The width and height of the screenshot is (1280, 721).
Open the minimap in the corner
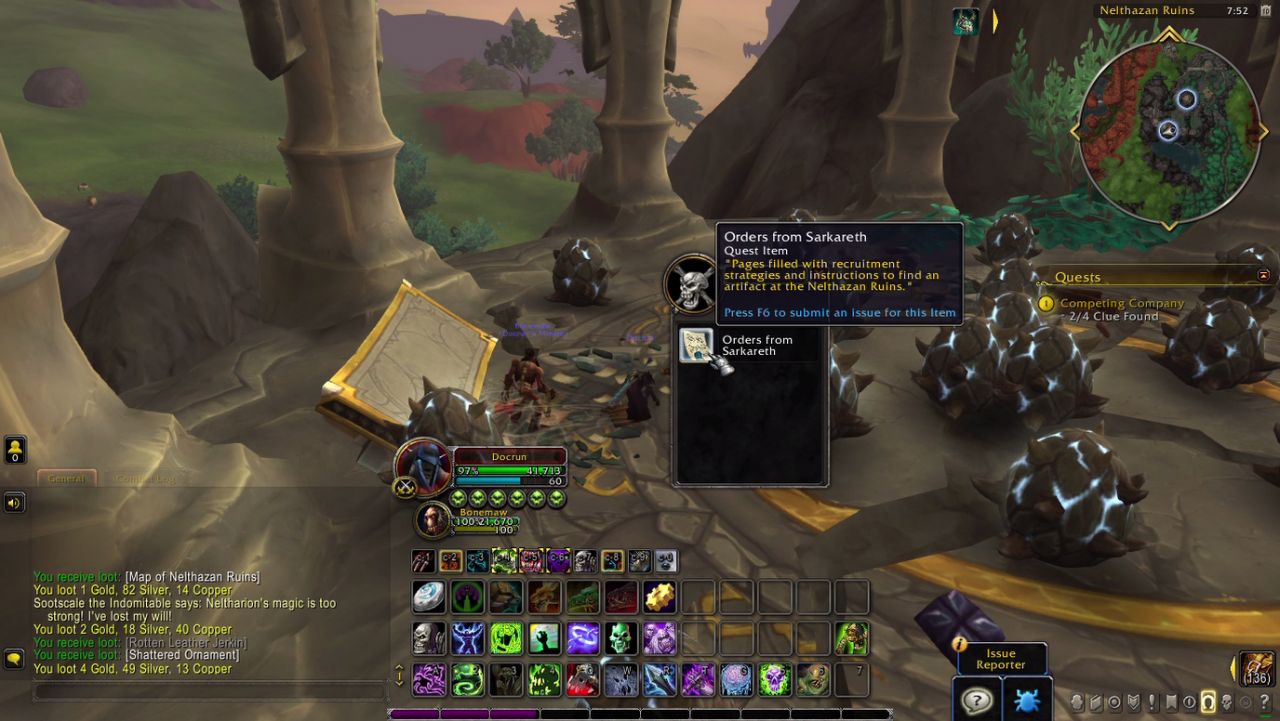pos(1168,128)
